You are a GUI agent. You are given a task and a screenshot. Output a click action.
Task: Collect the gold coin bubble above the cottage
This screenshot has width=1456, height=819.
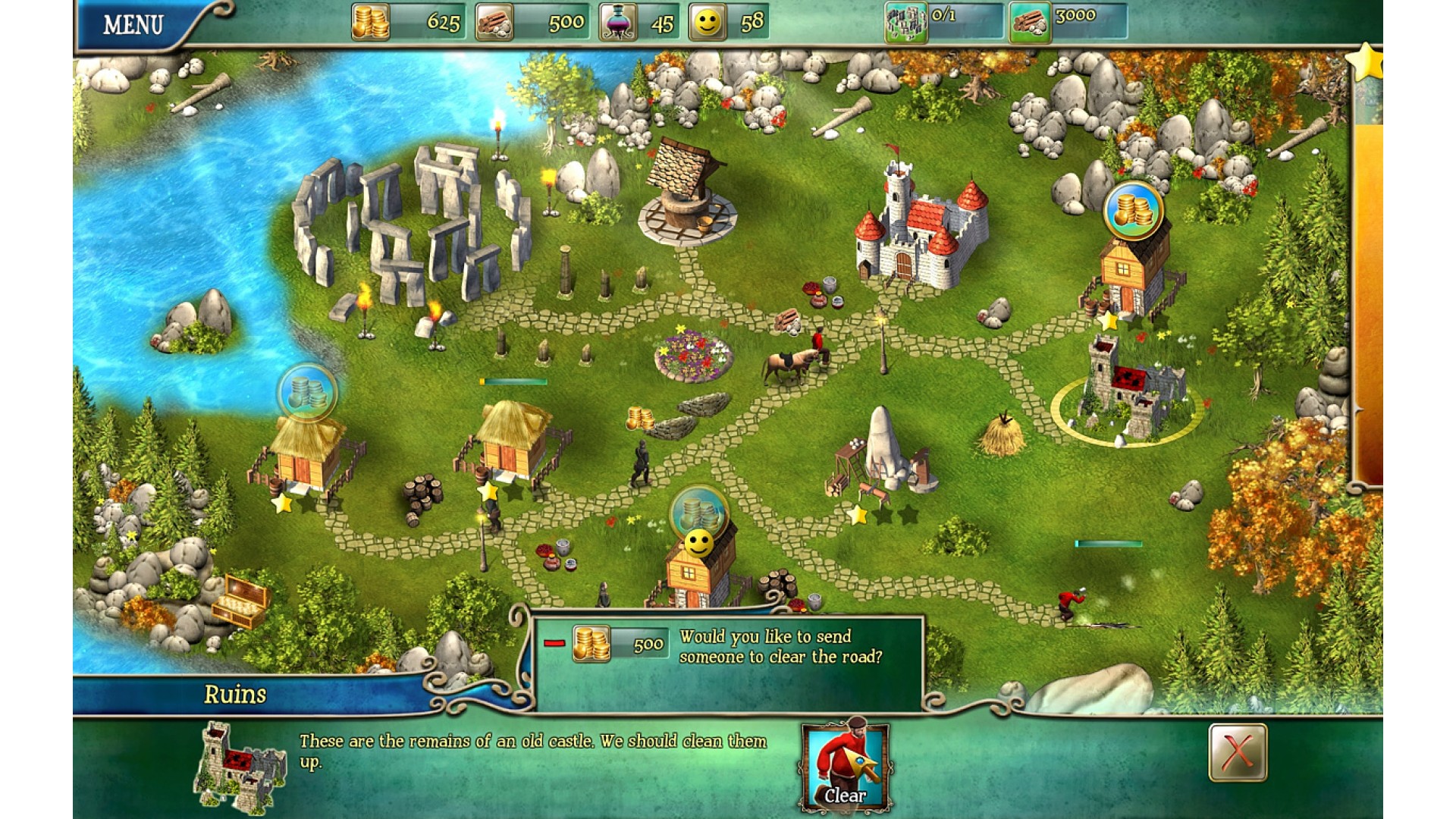tap(1133, 211)
